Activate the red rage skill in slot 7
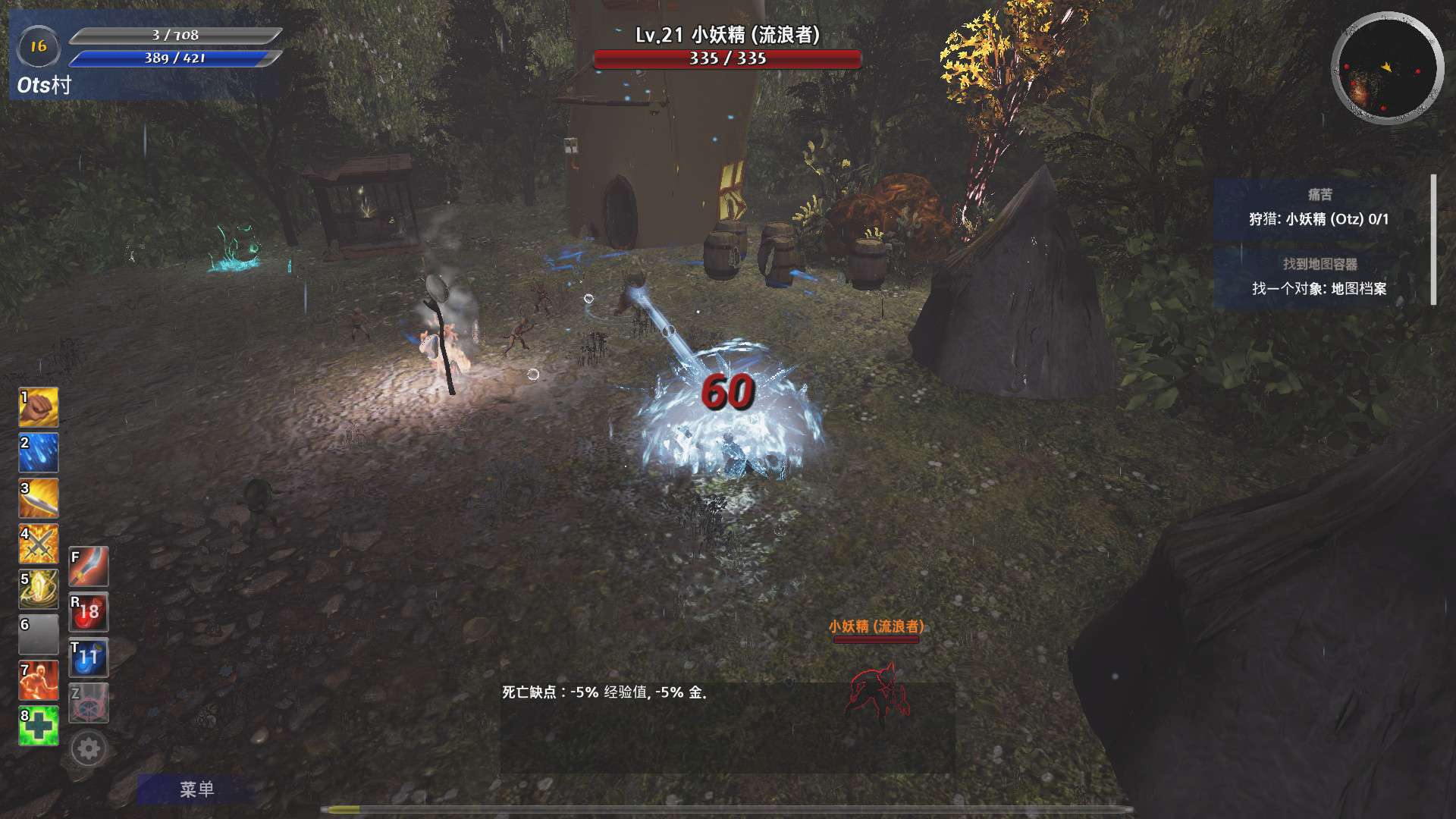This screenshot has height=819, width=1456. click(x=38, y=680)
